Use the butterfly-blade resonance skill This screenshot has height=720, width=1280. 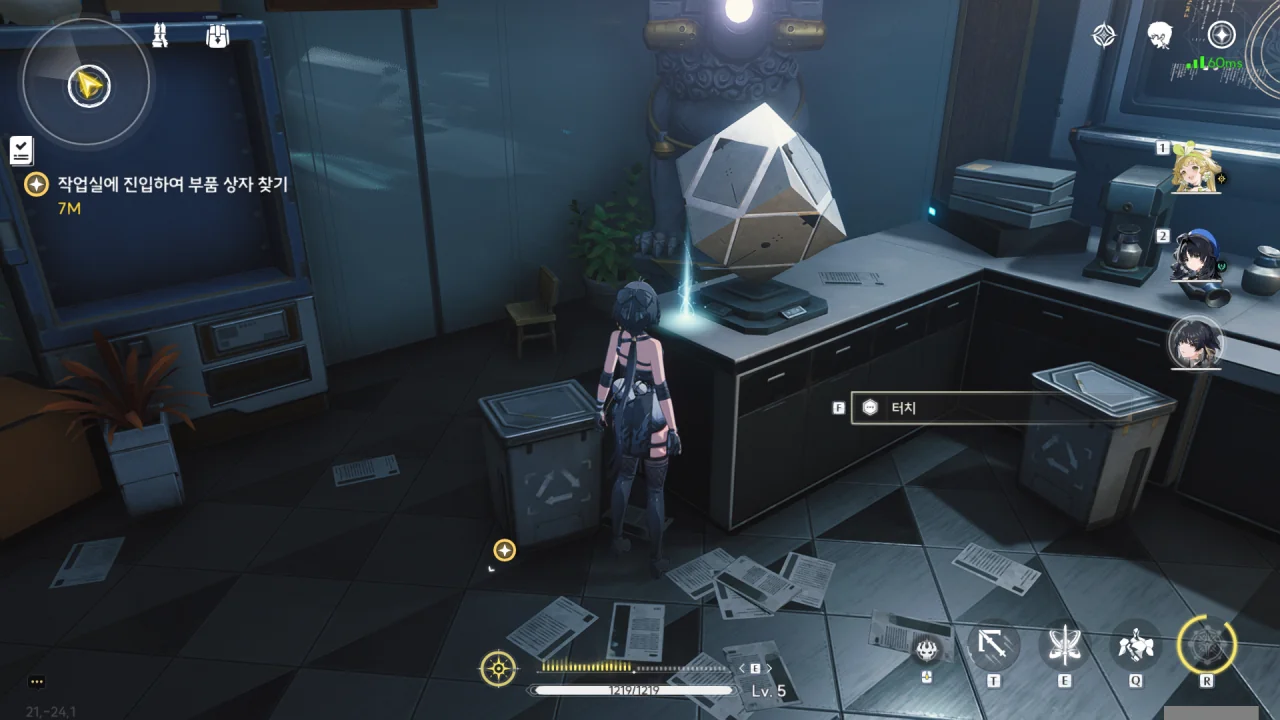point(1064,646)
